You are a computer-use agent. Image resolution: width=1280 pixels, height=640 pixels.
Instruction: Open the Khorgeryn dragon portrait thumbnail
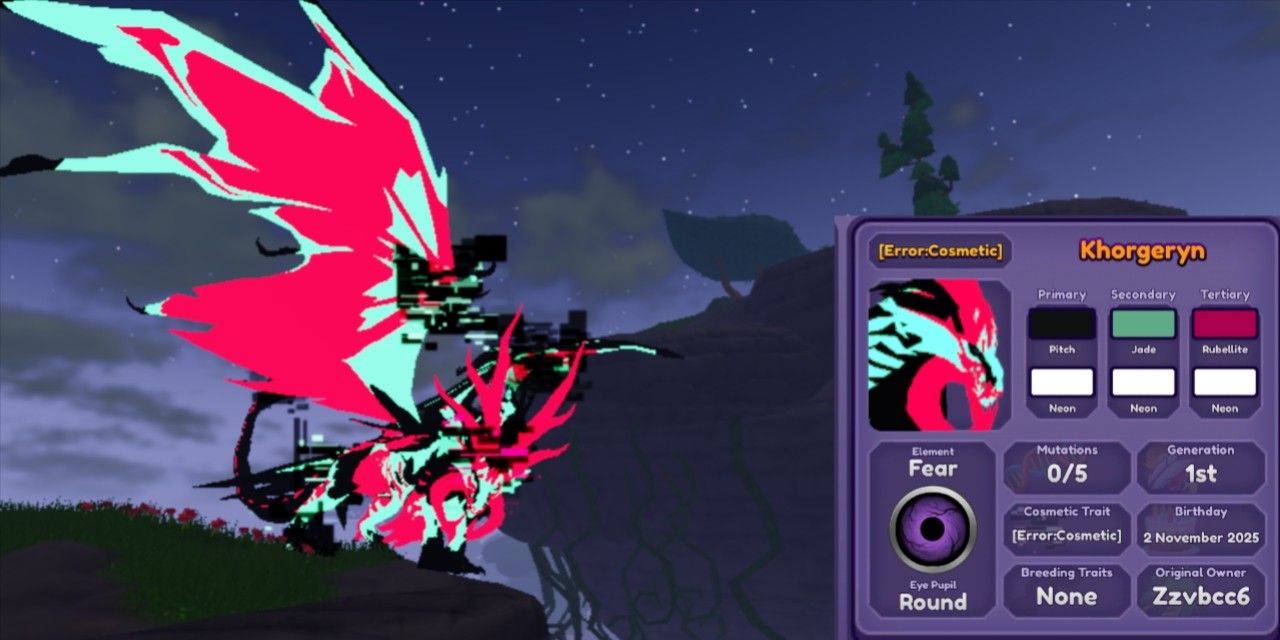click(x=939, y=355)
